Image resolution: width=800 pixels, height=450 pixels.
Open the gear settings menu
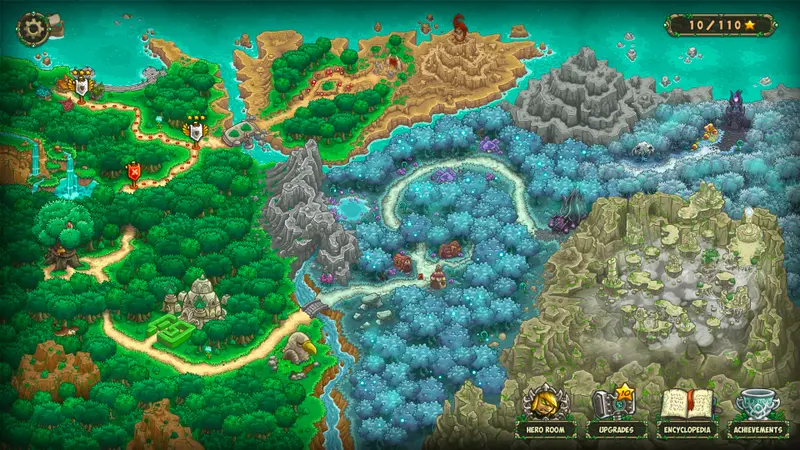tap(33, 25)
